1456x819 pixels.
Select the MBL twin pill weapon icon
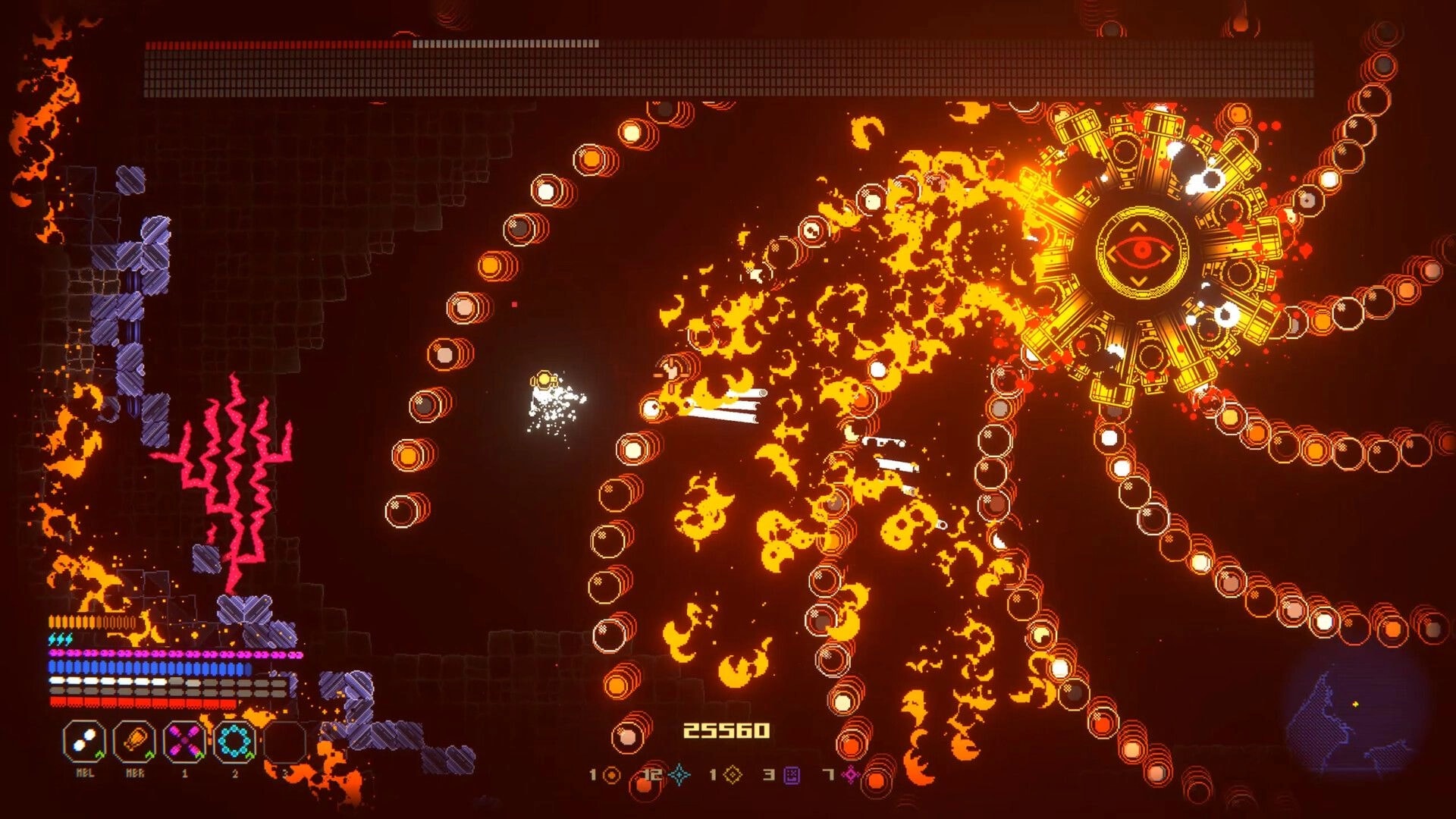point(85,739)
